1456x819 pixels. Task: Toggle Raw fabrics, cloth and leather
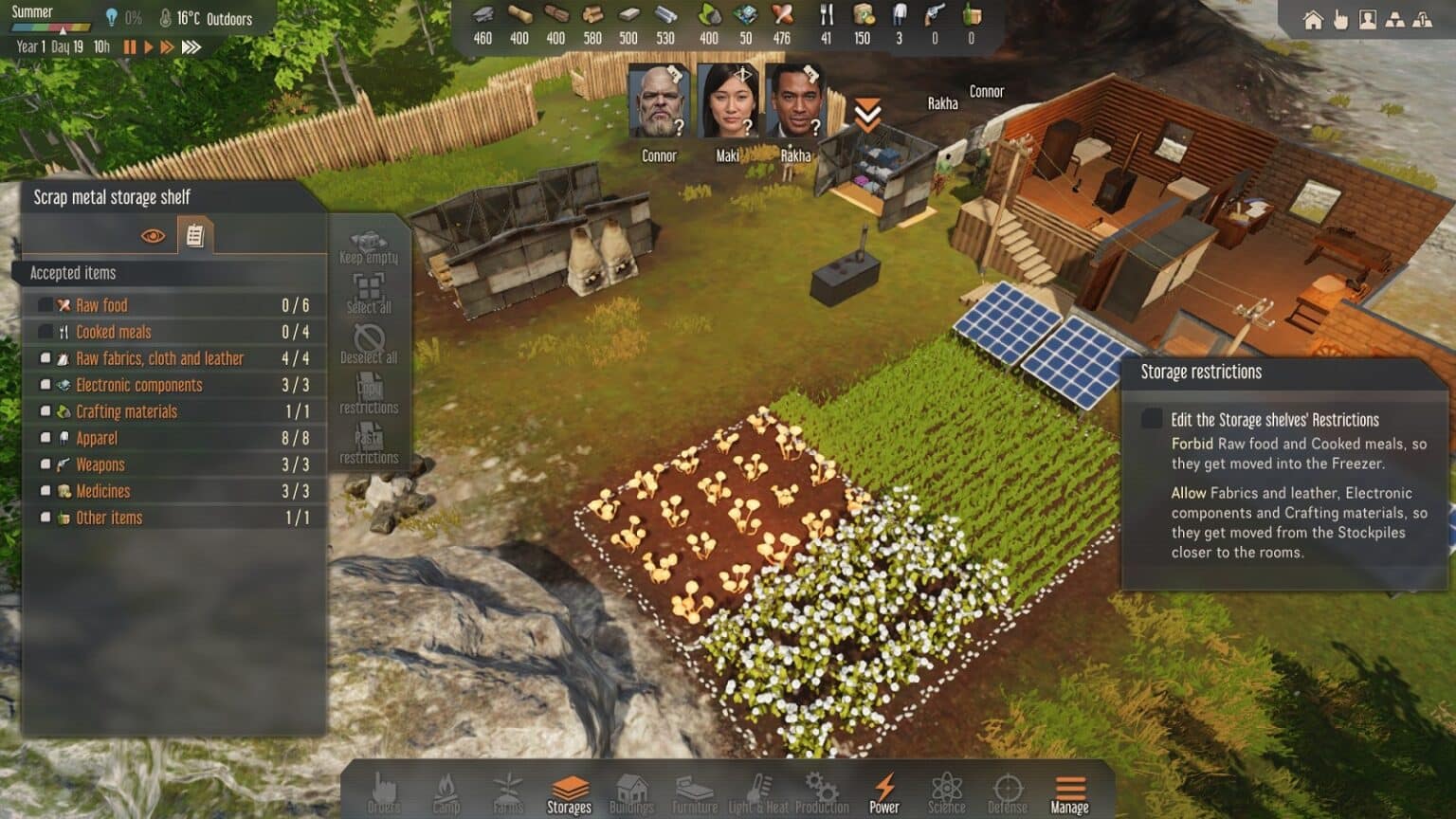point(45,358)
